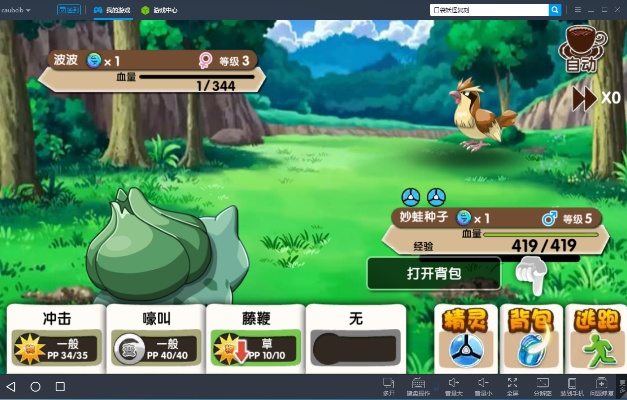Click the 打开背包 (Open Bag) prompt button

pos(433,273)
